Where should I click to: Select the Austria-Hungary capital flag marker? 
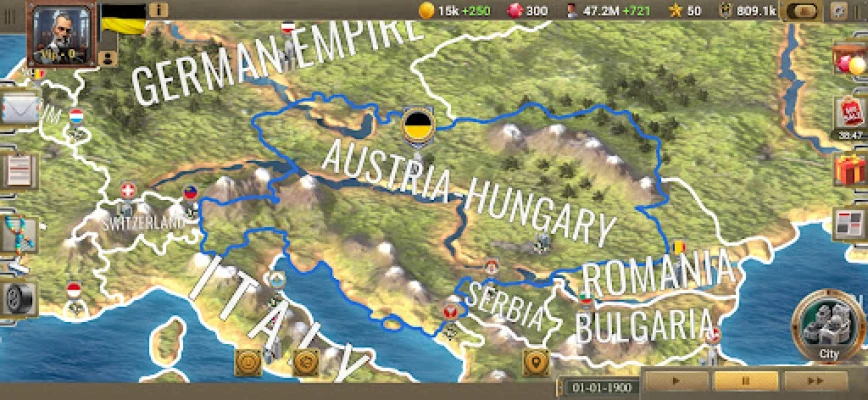tap(416, 127)
